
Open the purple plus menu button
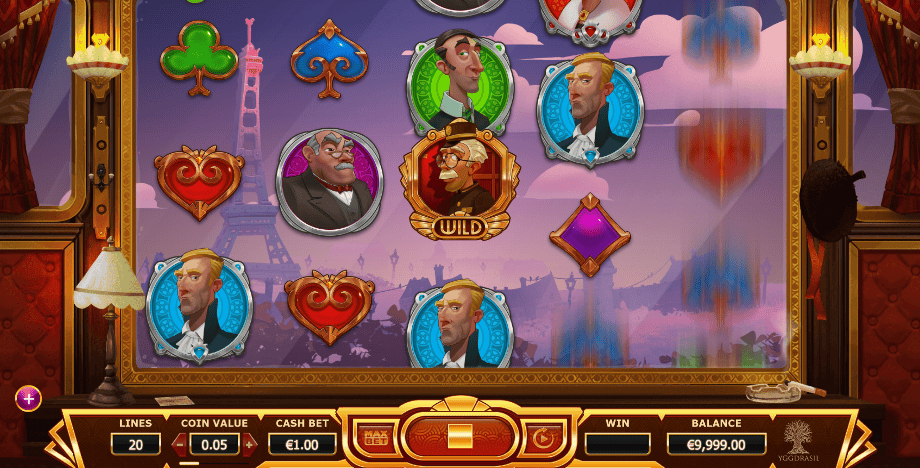[x=28, y=399]
